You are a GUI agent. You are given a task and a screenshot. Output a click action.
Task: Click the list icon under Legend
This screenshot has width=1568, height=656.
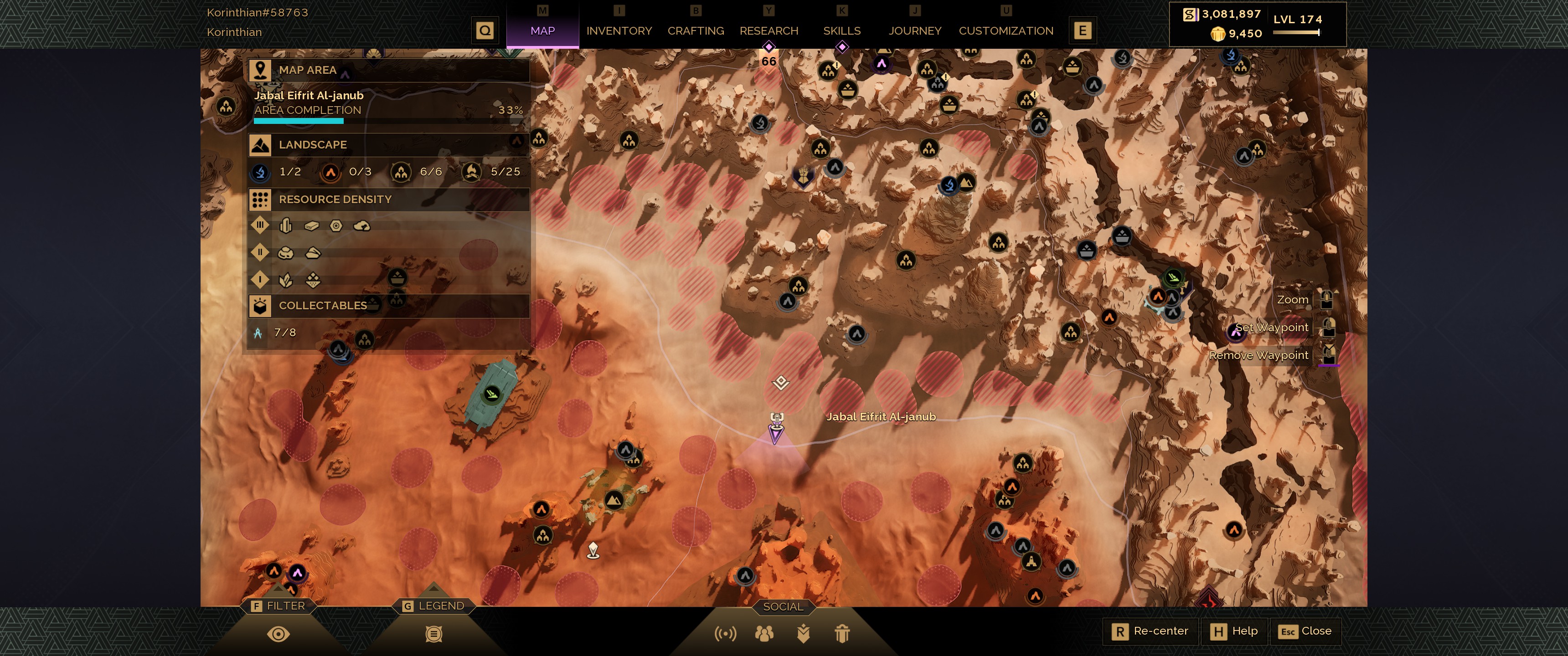click(433, 634)
